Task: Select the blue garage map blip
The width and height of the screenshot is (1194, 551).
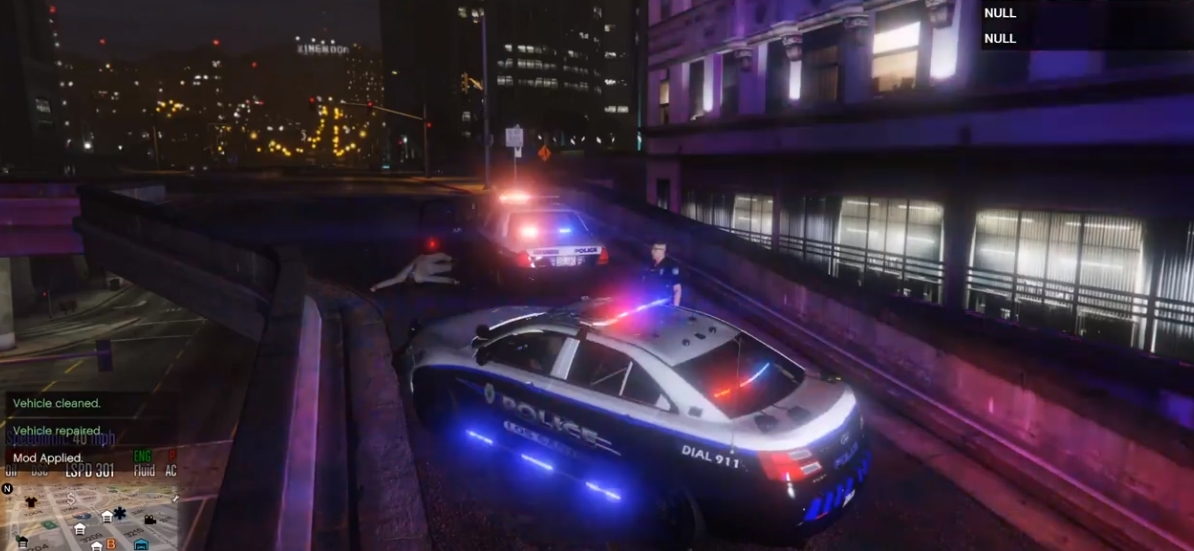Action: [141, 545]
